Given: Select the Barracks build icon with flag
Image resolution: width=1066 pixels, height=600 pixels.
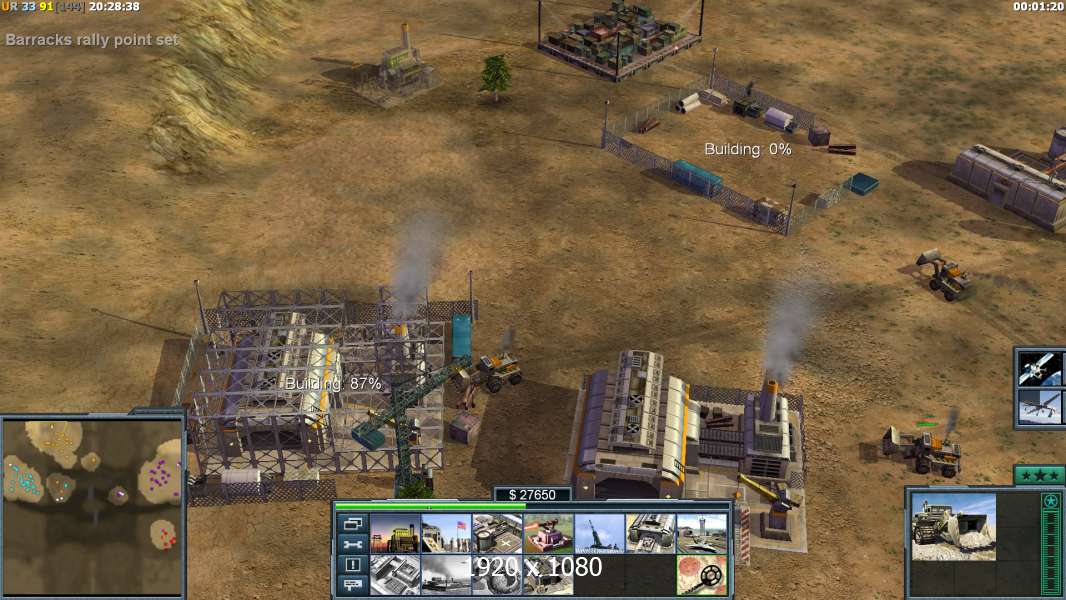Looking at the screenshot, I should point(446,534).
